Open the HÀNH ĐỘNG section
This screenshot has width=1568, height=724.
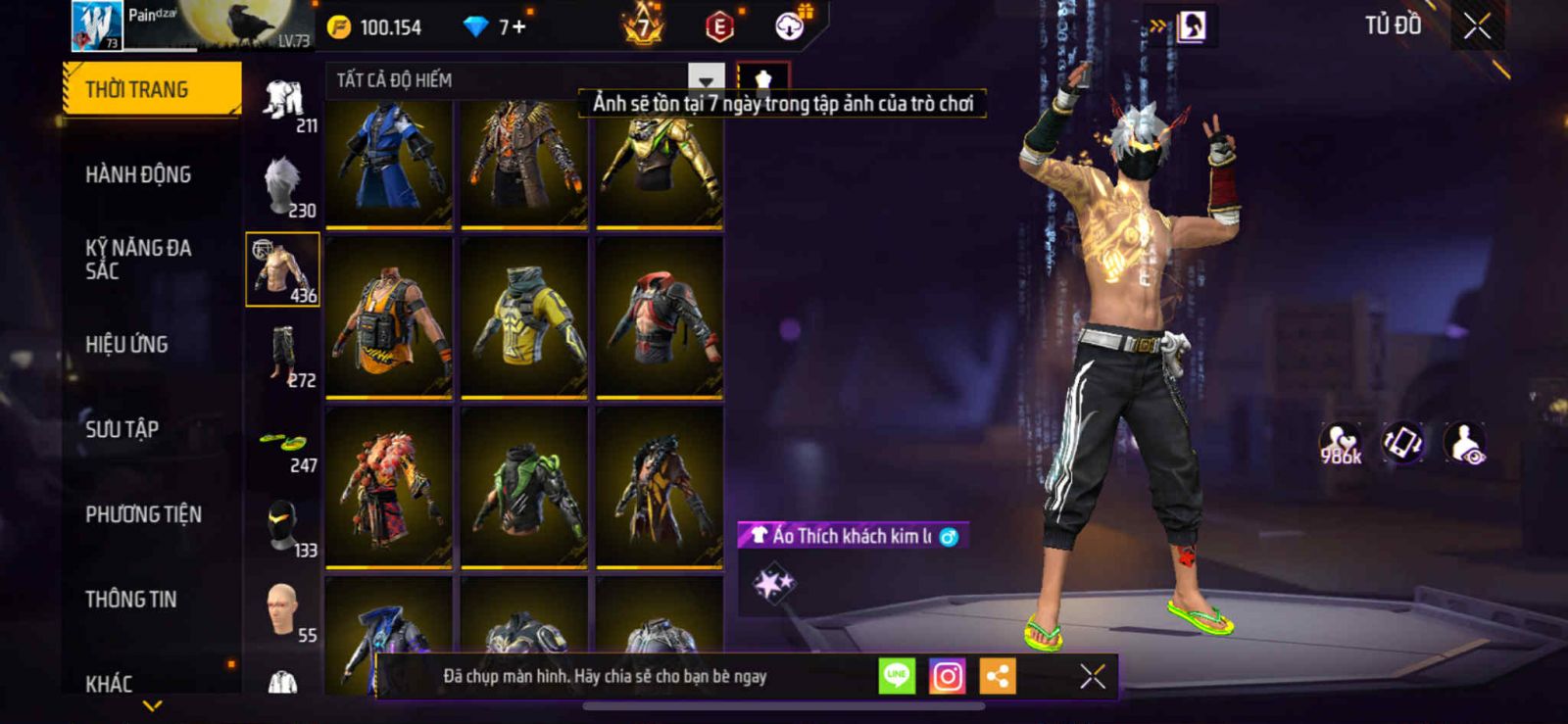tap(138, 174)
